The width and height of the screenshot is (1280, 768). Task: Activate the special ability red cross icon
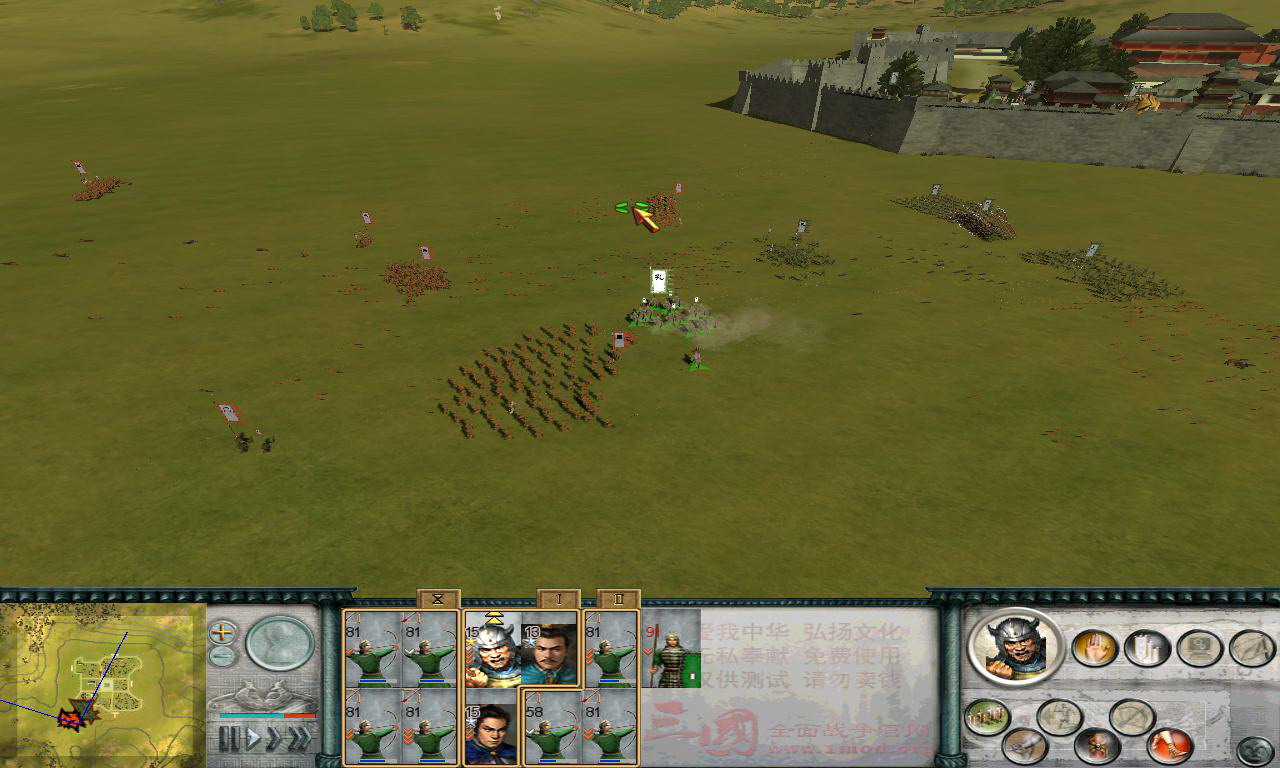pyautogui.click(x=1096, y=746)
